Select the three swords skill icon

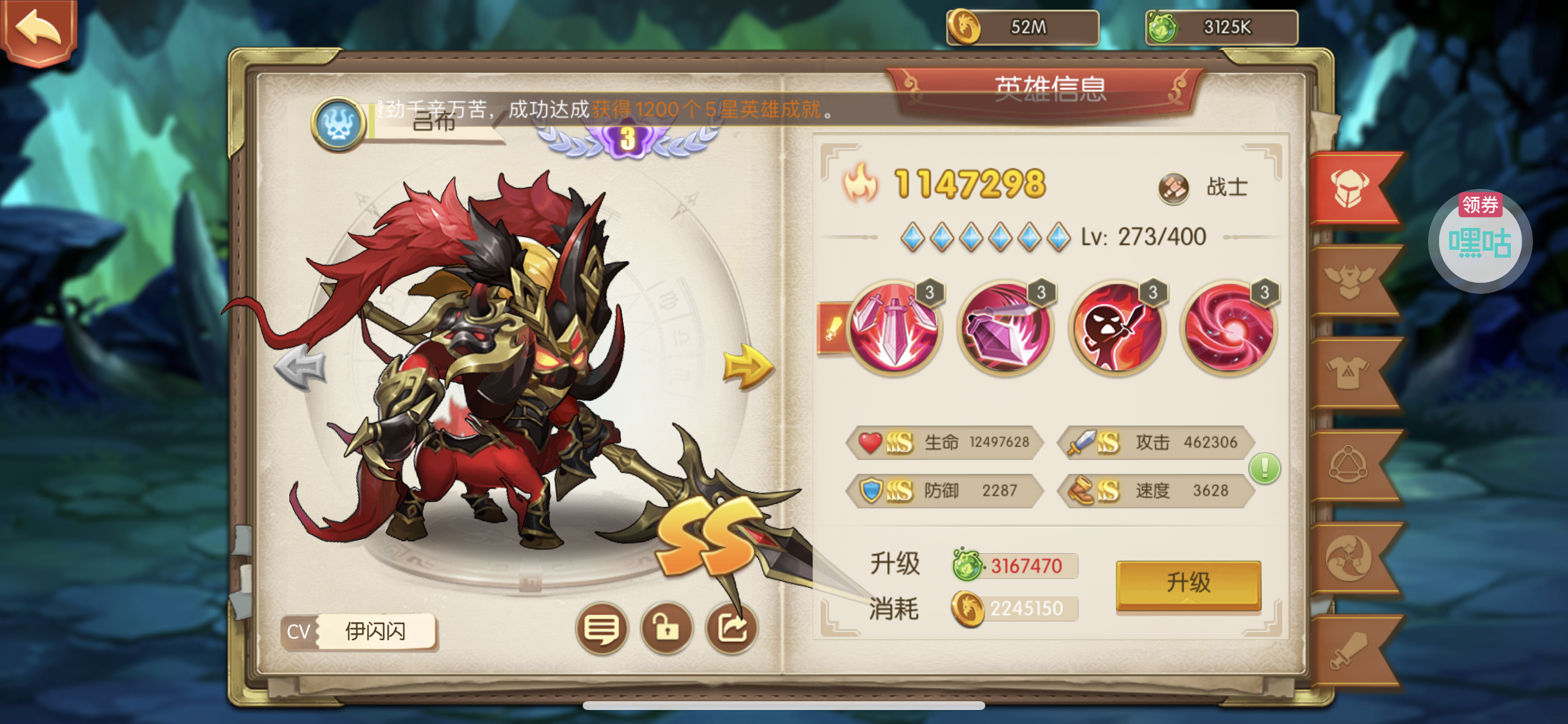pos(894,329)
